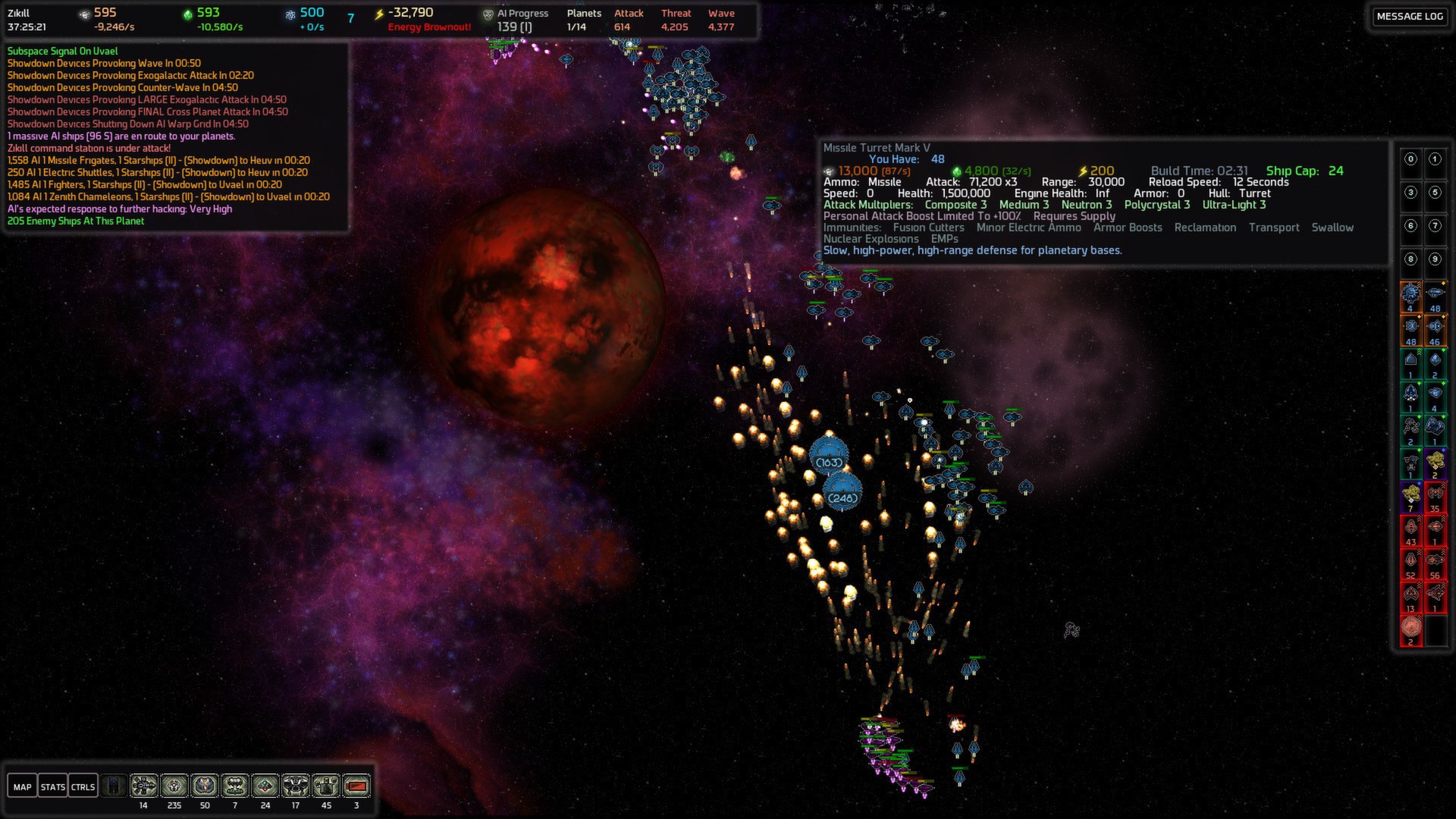Toggle control group 0 in the sidebar
1456x819 pixels.
[1410, 159]
